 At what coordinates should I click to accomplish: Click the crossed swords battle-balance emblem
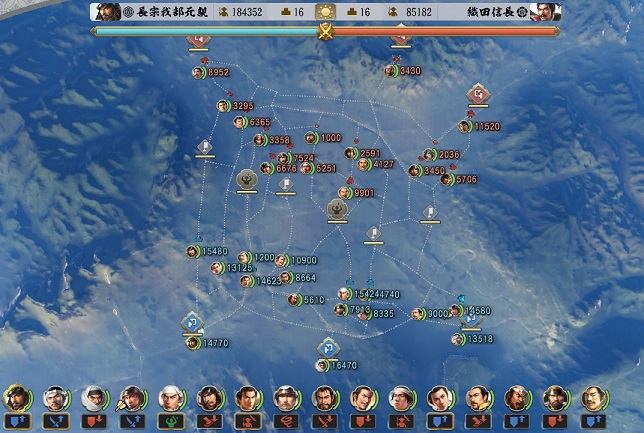(x=325, y=31)
